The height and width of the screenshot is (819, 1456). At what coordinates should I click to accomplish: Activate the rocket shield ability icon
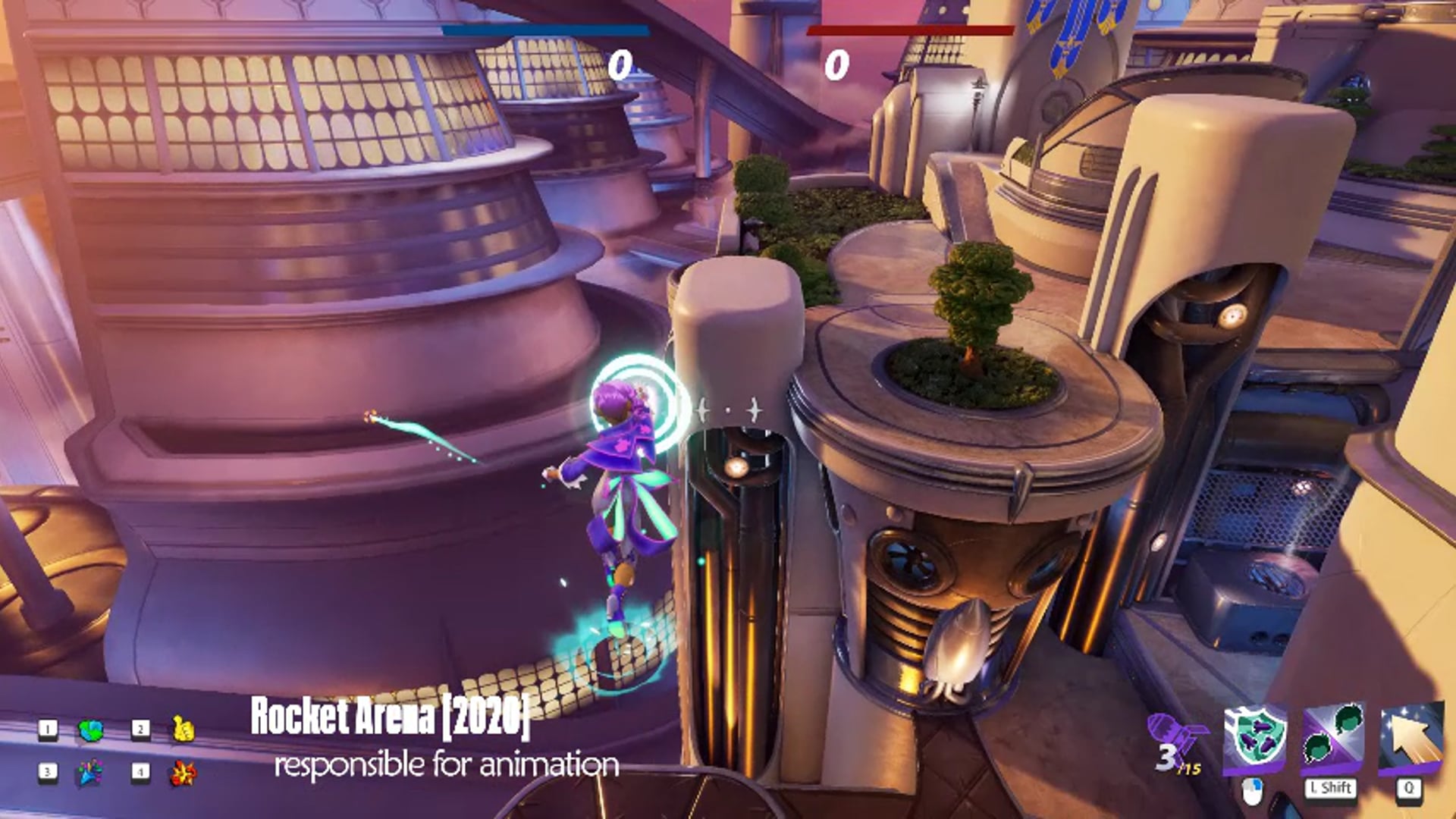[x=1255, y=738]
